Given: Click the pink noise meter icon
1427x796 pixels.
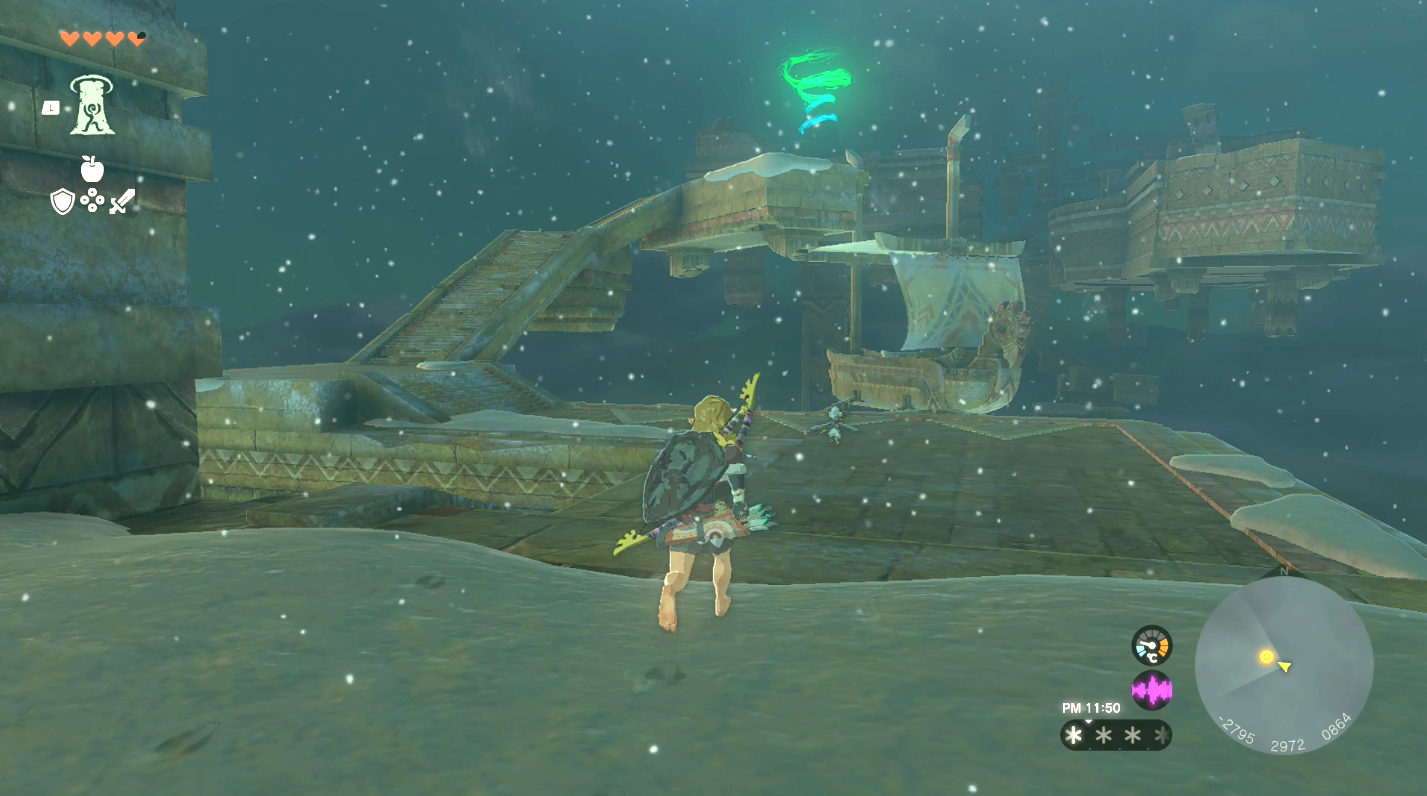Looking at the screenshot, I should [x=1152, y=688].
